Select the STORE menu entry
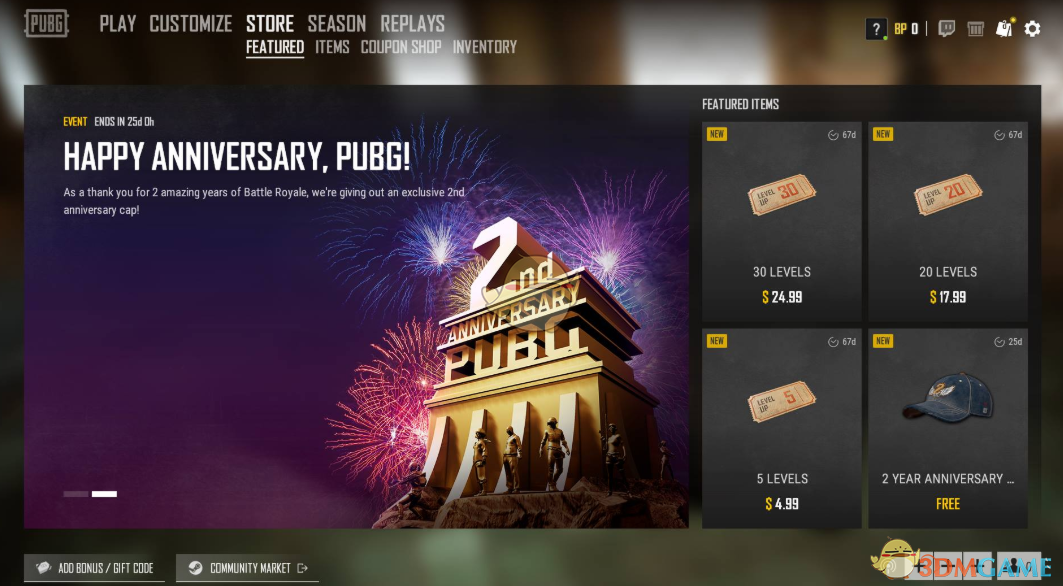This screenshot has width=1063, height=586. (270, 23)
